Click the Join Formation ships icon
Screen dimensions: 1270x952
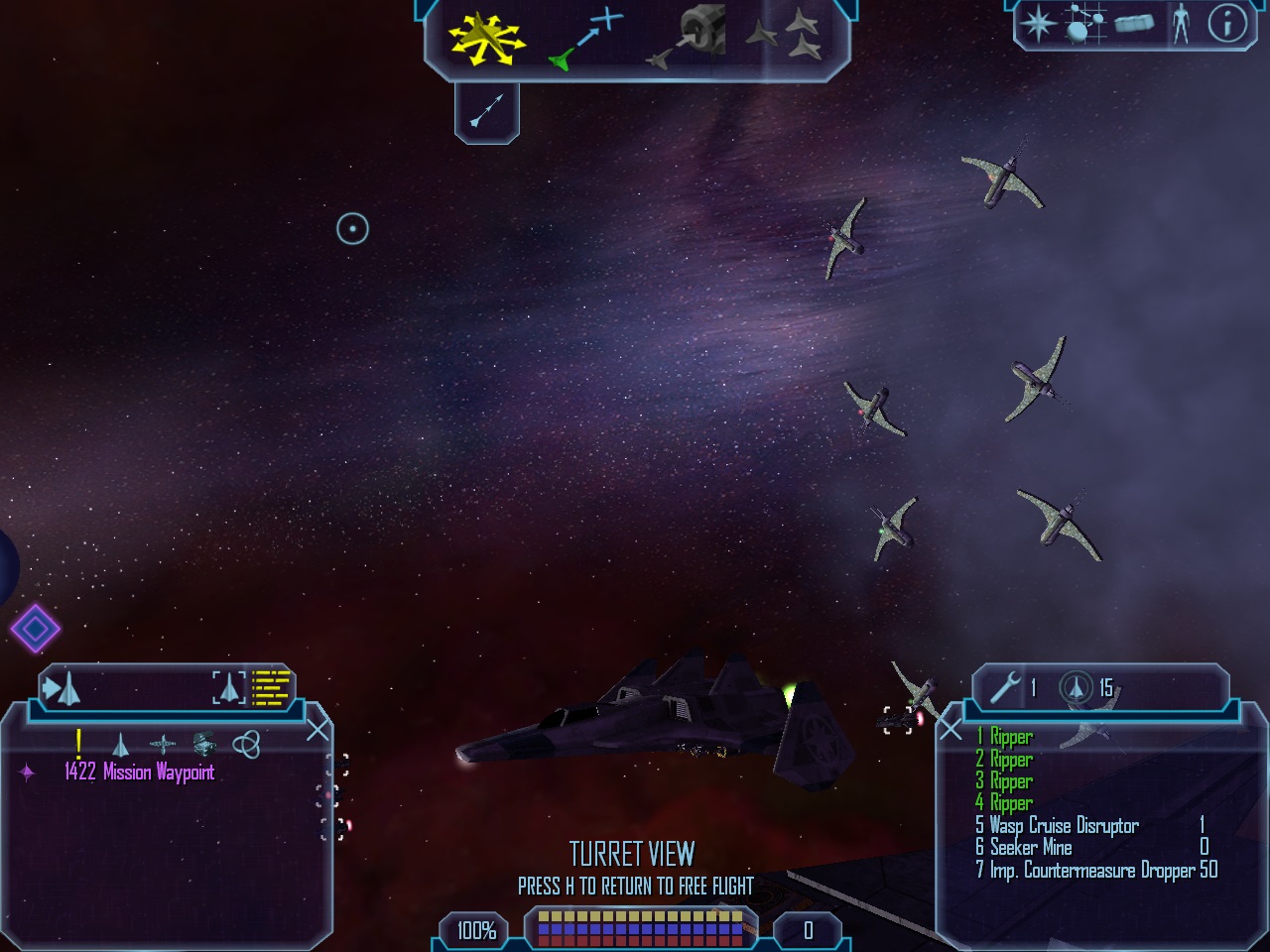[784, 37]
